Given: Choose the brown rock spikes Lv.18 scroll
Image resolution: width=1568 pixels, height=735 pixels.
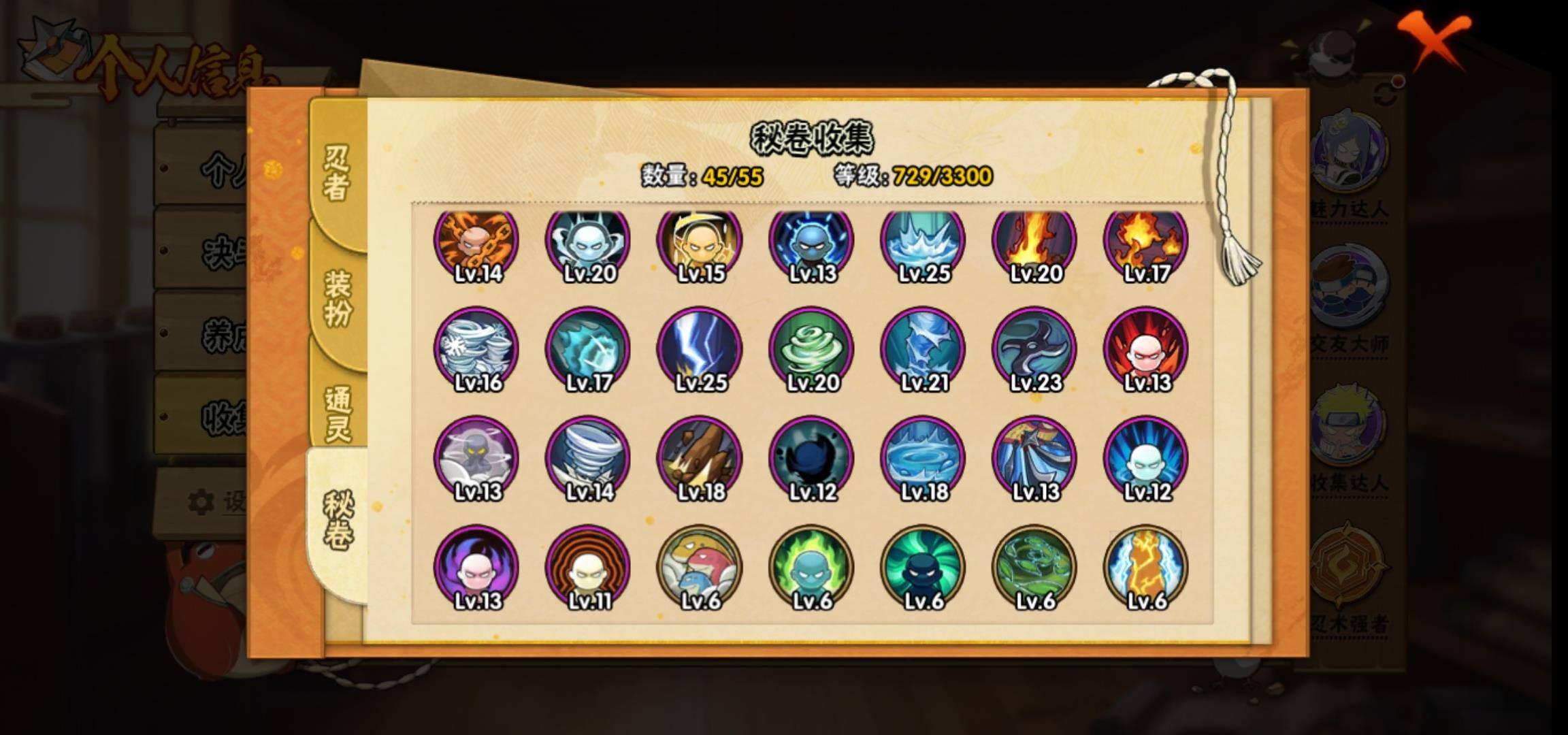Looking at the screenshot, I should coord(700,458).
